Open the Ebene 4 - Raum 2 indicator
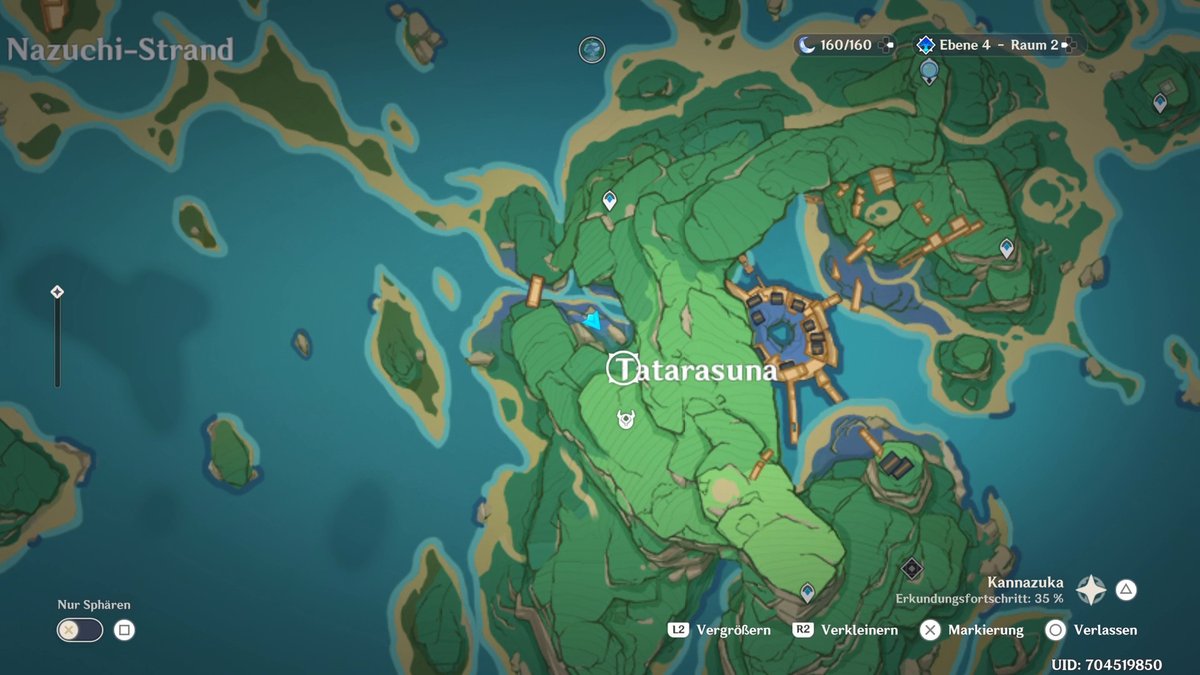 point(997,45)
